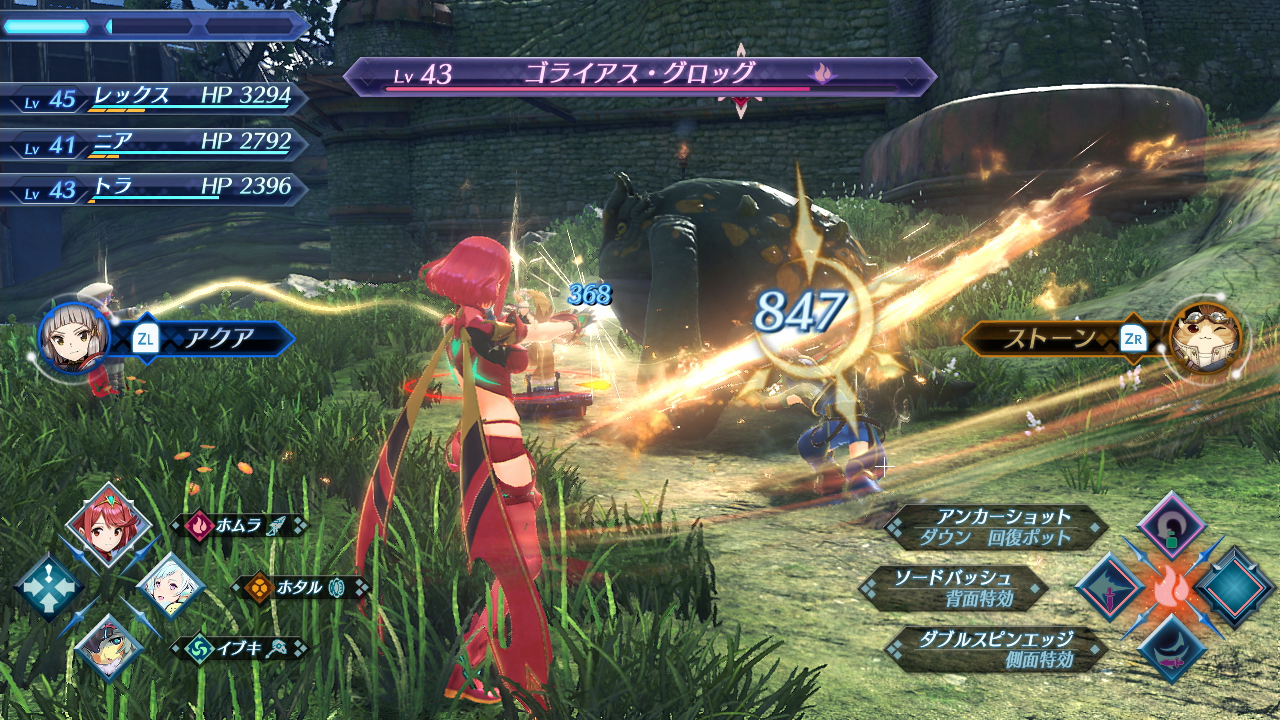Select レックス in the party list
The image size is (1280, 720).
pyautogui.click(x=155, y=97)
